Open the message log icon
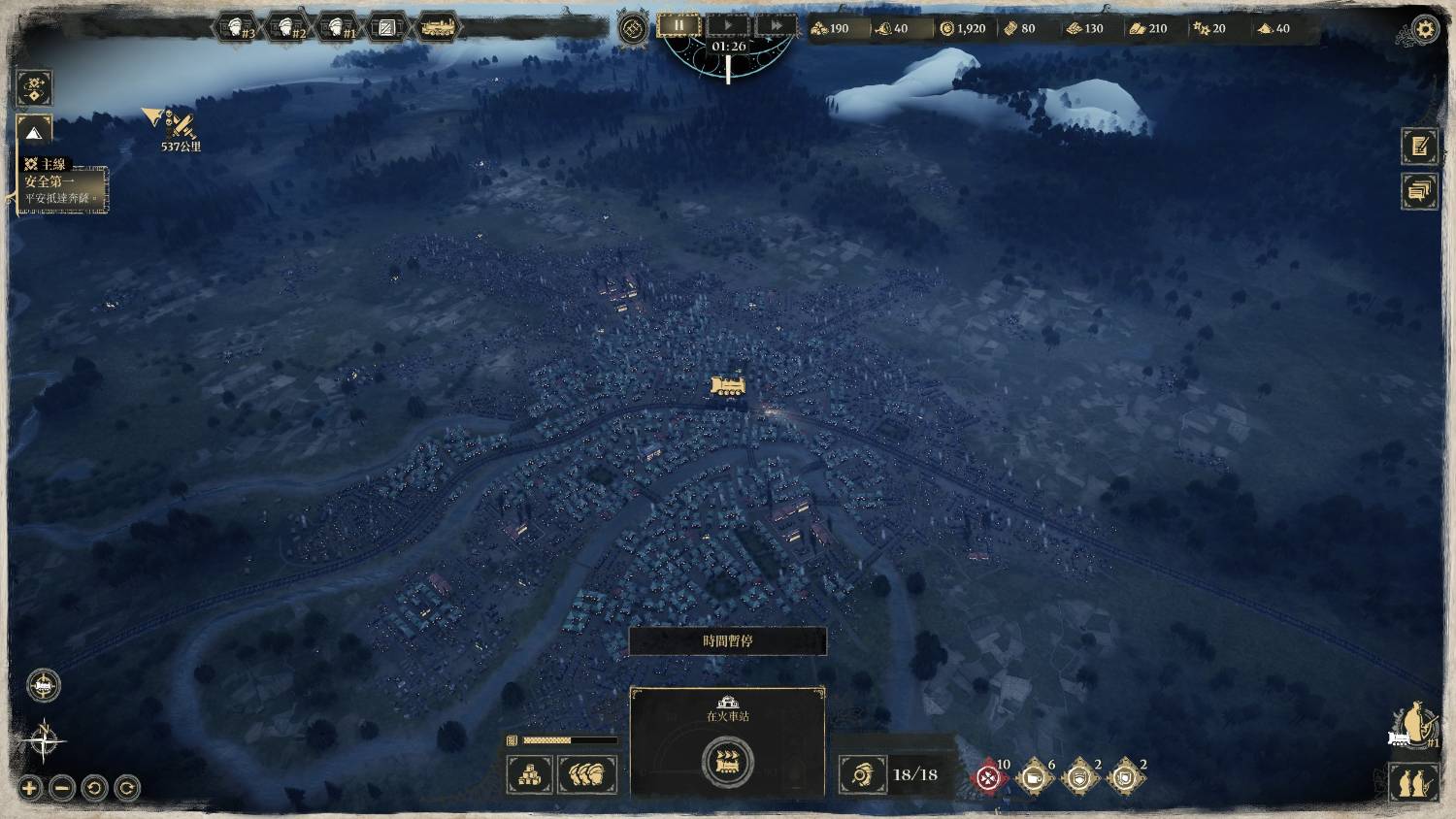Screen dimensions: 1456x819 1419,191
